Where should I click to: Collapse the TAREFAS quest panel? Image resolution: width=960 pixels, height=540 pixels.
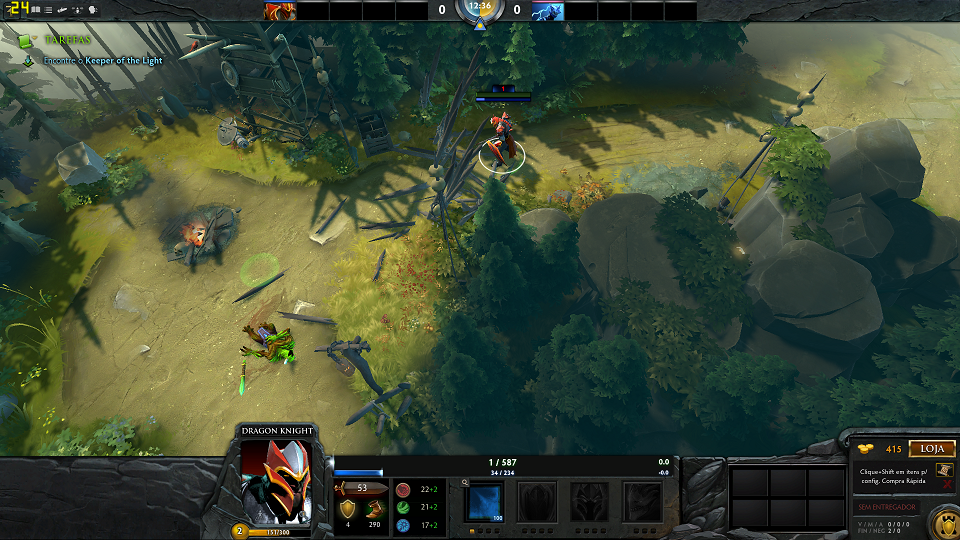[35, 39]
